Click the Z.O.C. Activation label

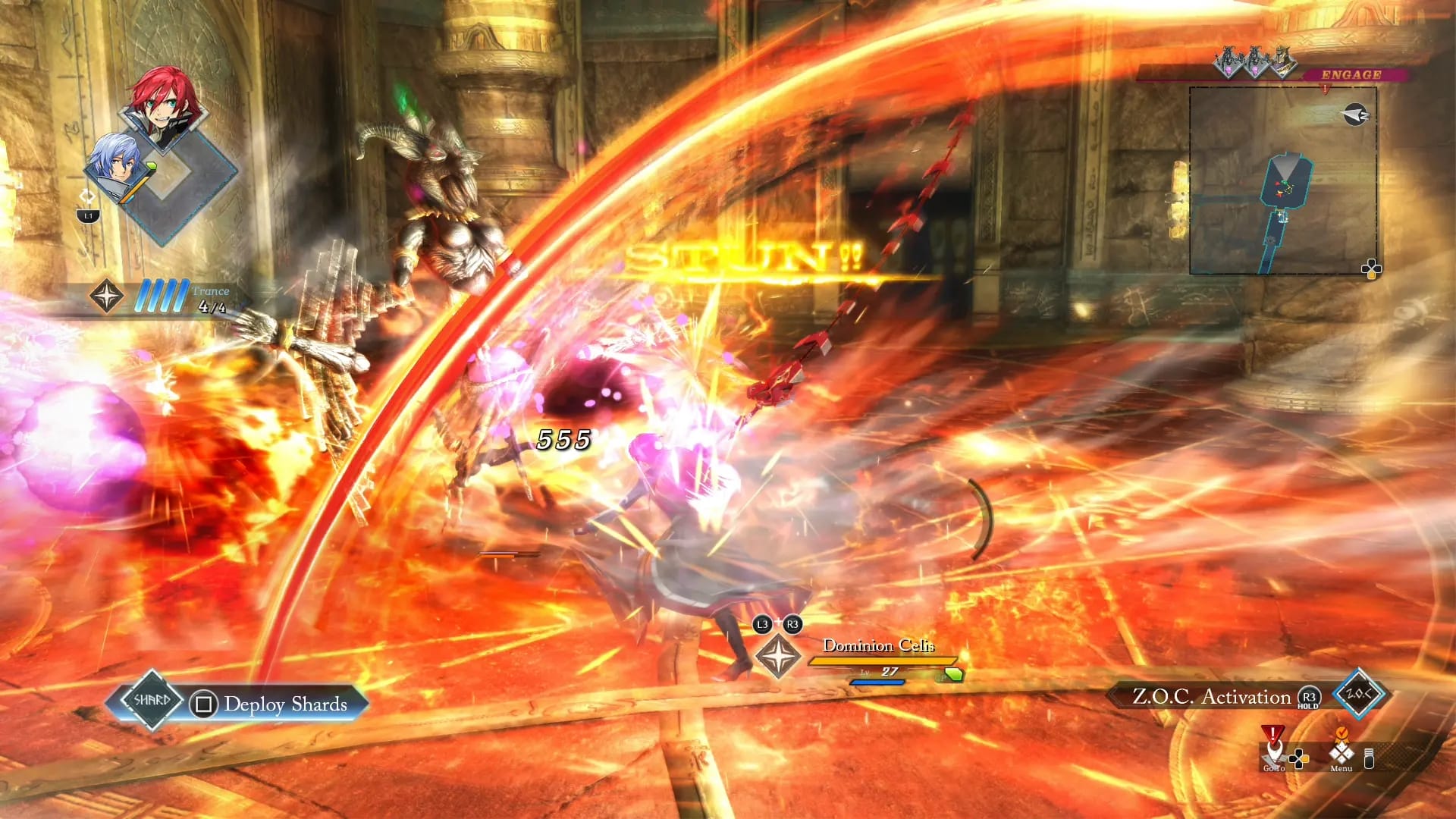(1211, 697)
